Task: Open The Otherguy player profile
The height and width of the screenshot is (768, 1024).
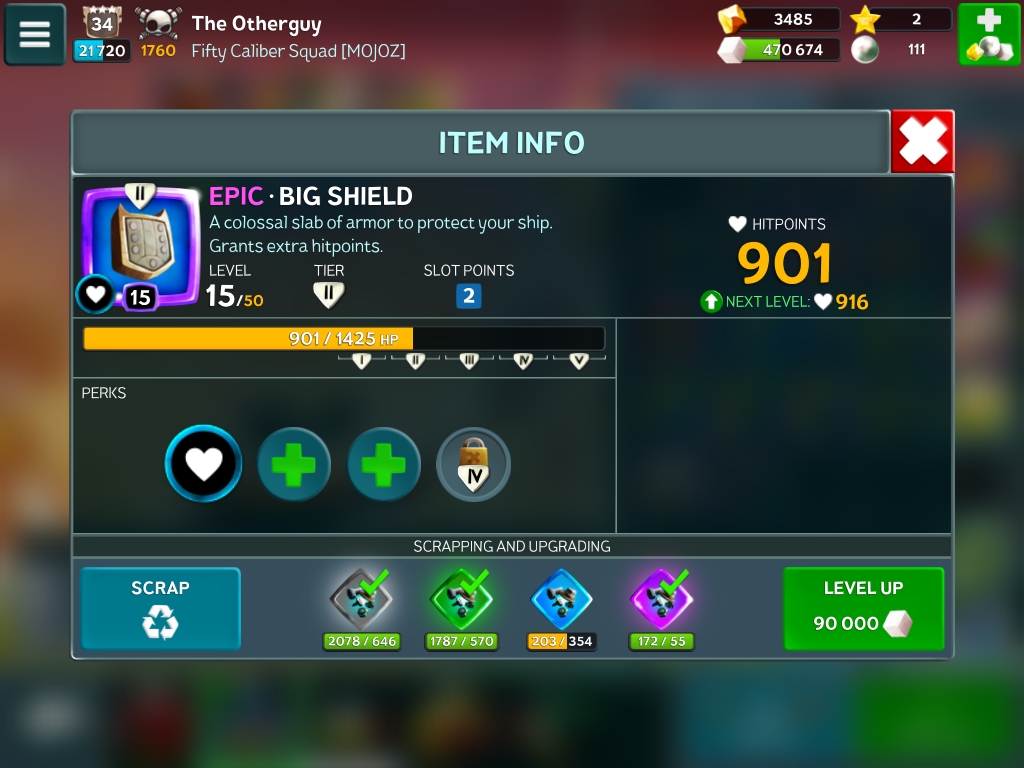Action: [x=256, y=23]
